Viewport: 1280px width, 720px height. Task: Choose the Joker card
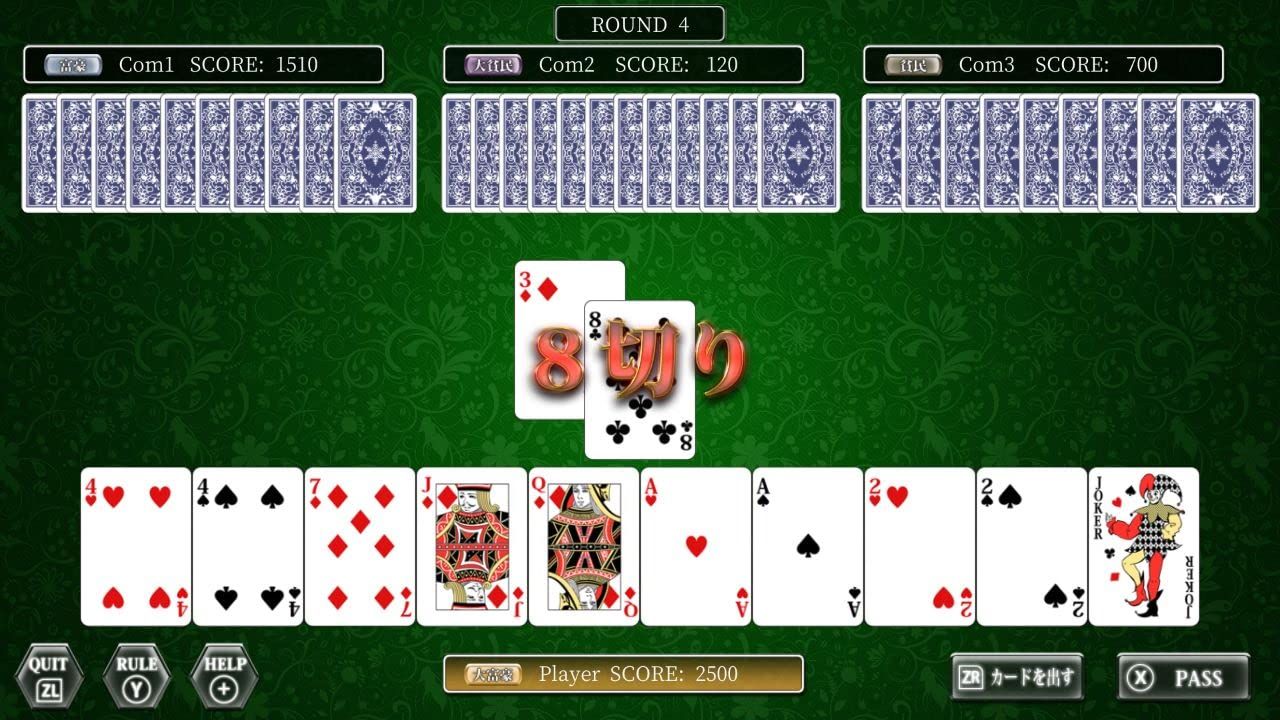pos(1144,546)
